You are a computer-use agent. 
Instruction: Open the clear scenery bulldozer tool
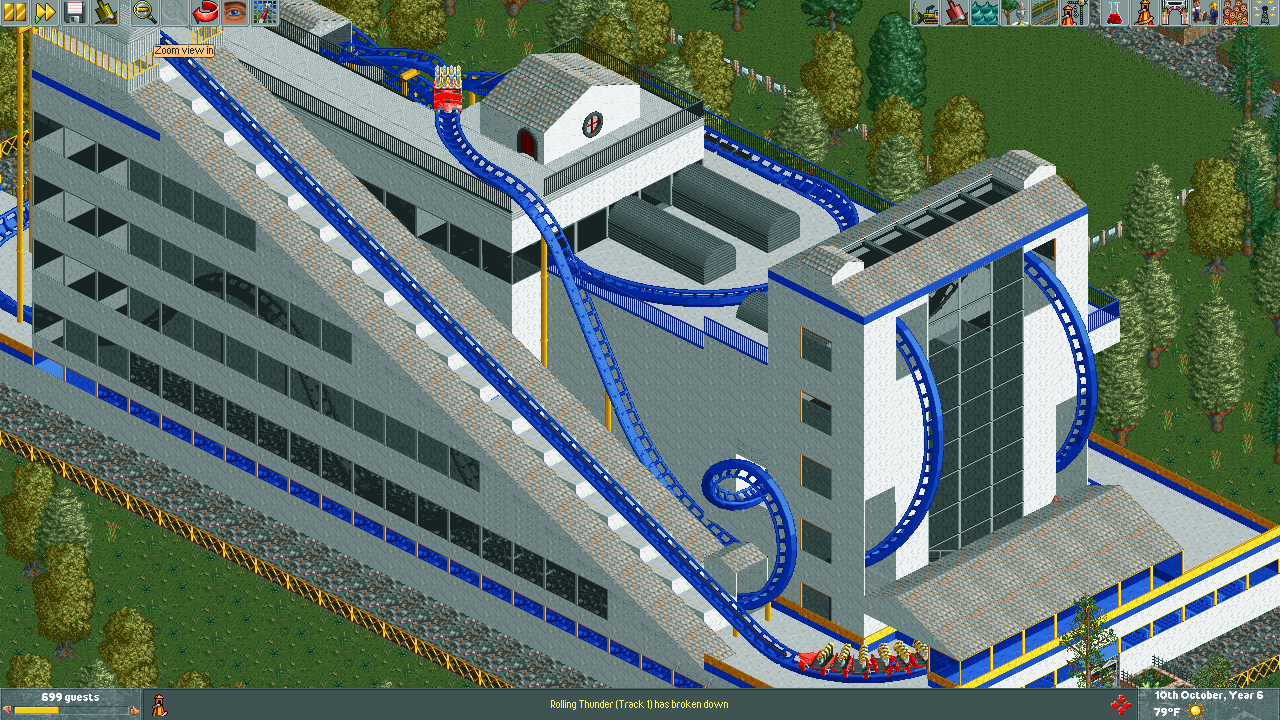click(925, 12)
